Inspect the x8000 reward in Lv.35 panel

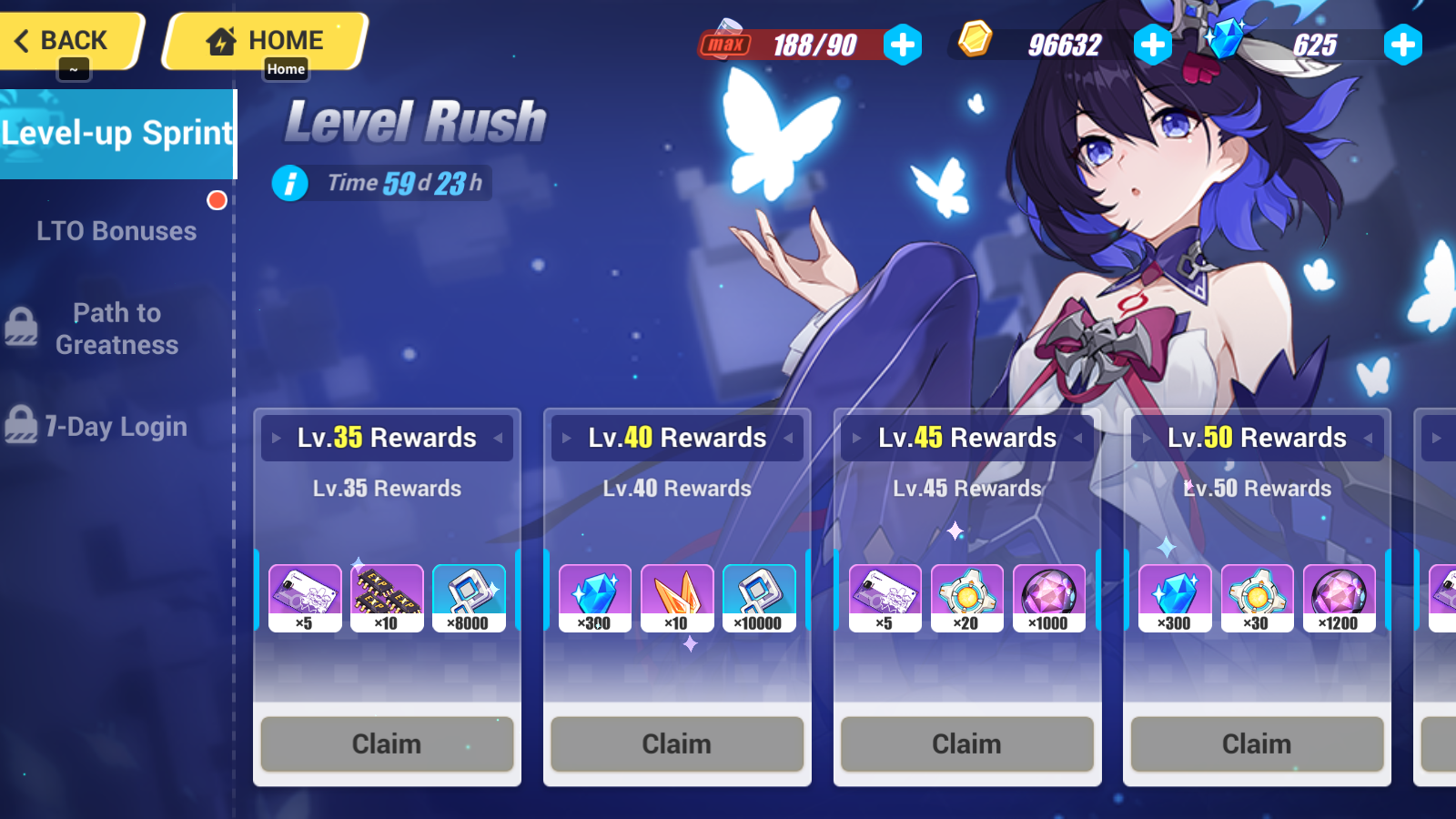point(469,597)
